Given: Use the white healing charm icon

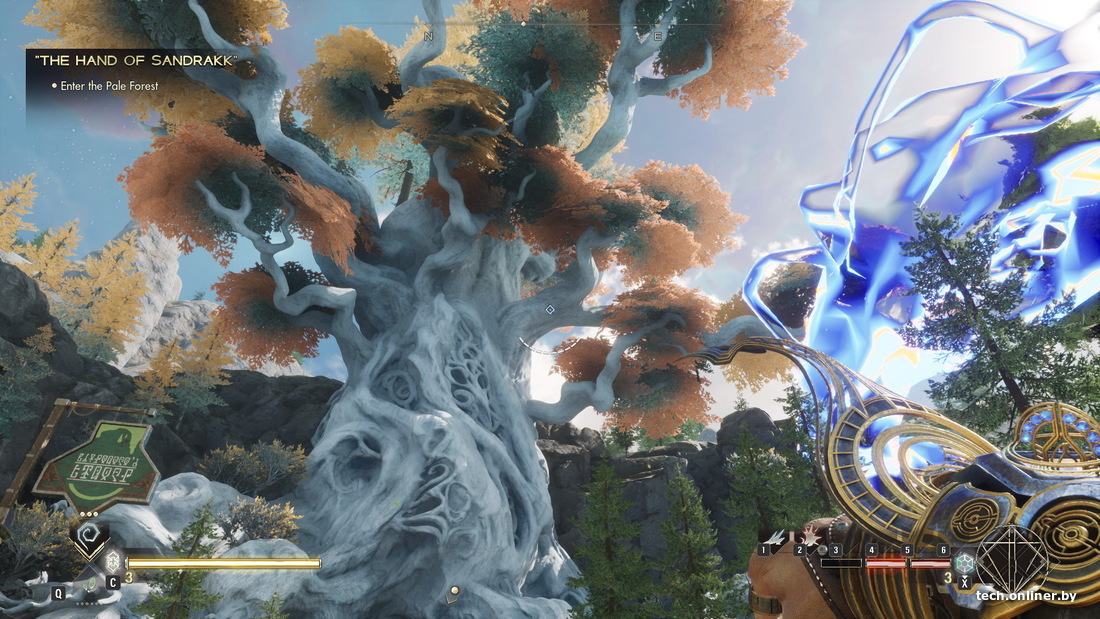Looking at the screenshot, I should [x=113, y=560].
